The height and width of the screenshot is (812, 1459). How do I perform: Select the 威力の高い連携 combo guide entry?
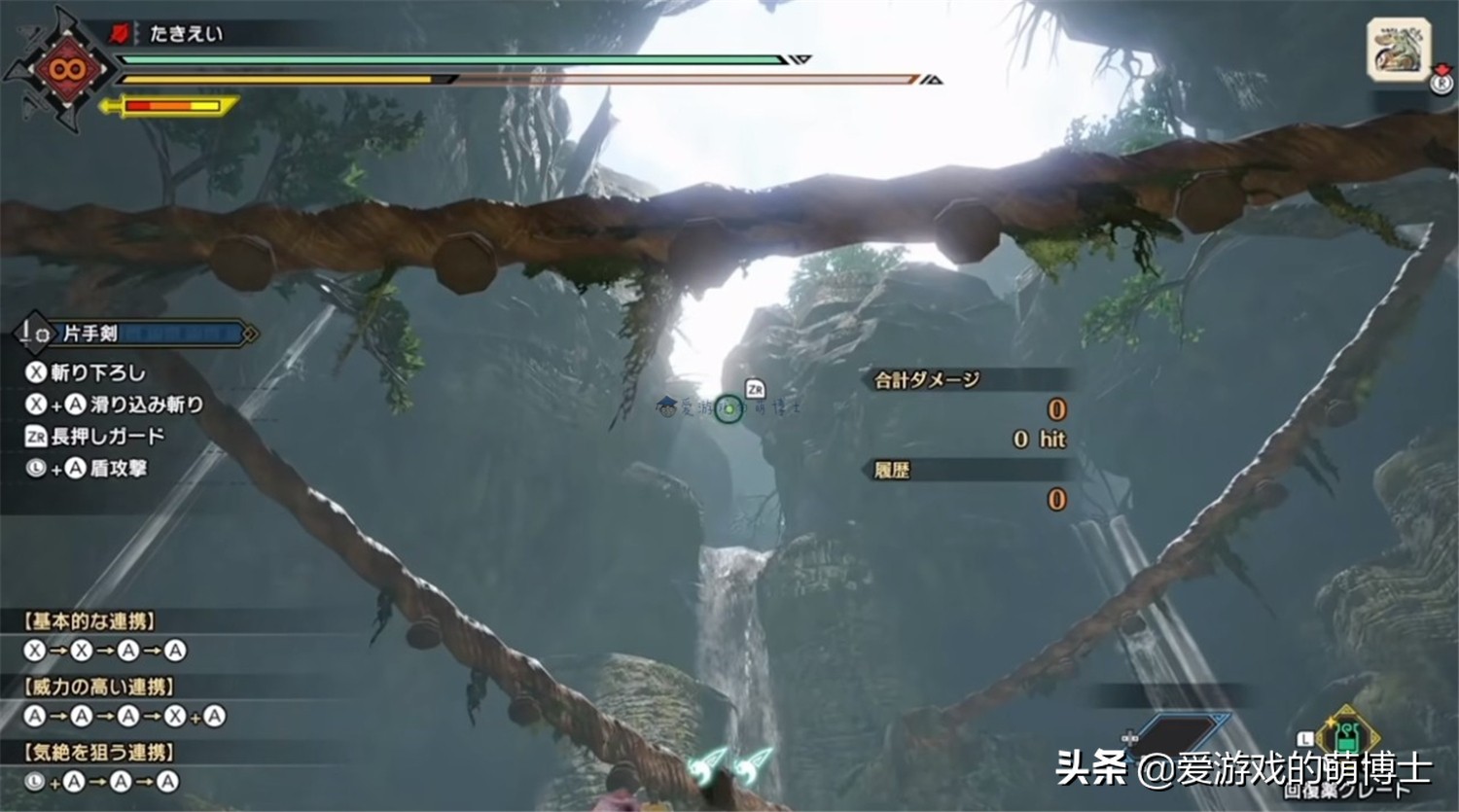pos(100,687)
